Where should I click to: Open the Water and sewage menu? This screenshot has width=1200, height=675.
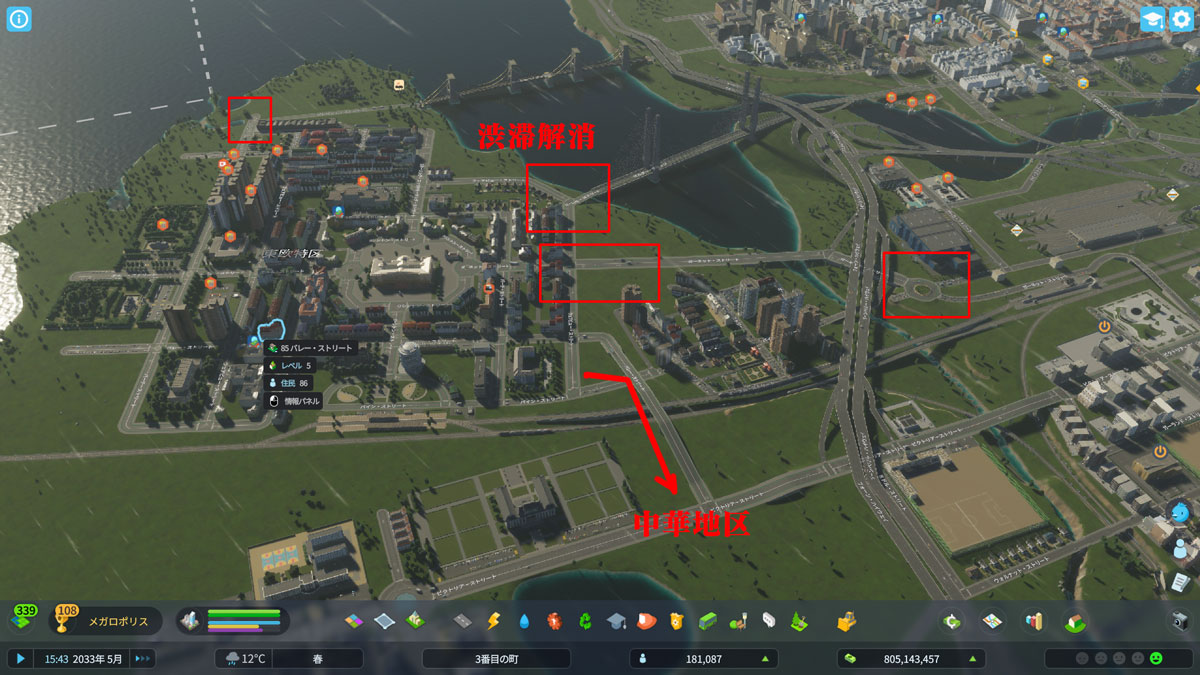523,621
